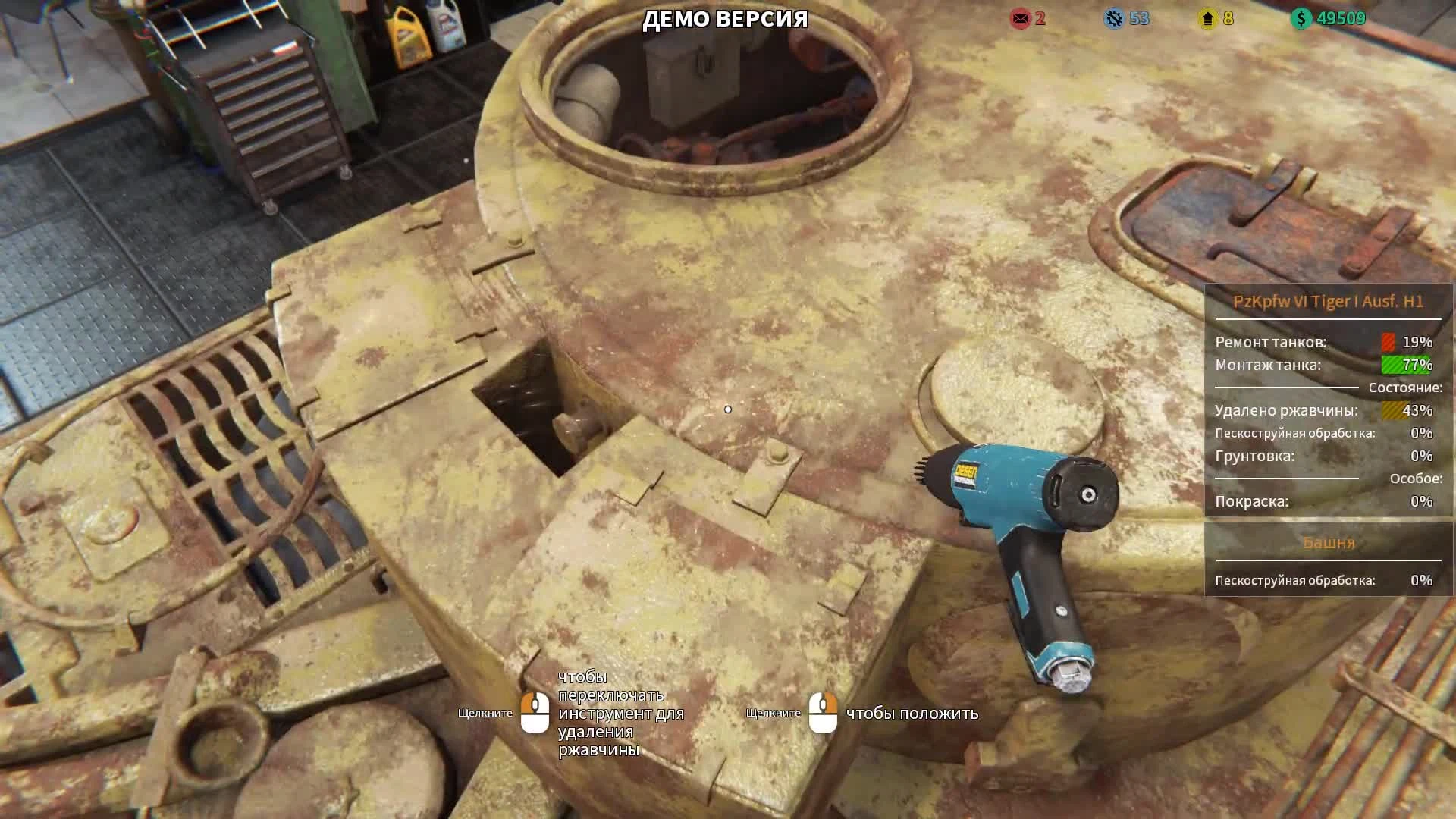Open the green dollar money counter icon
This screenshot has height=819, width=1456.
coord(1300,19)
